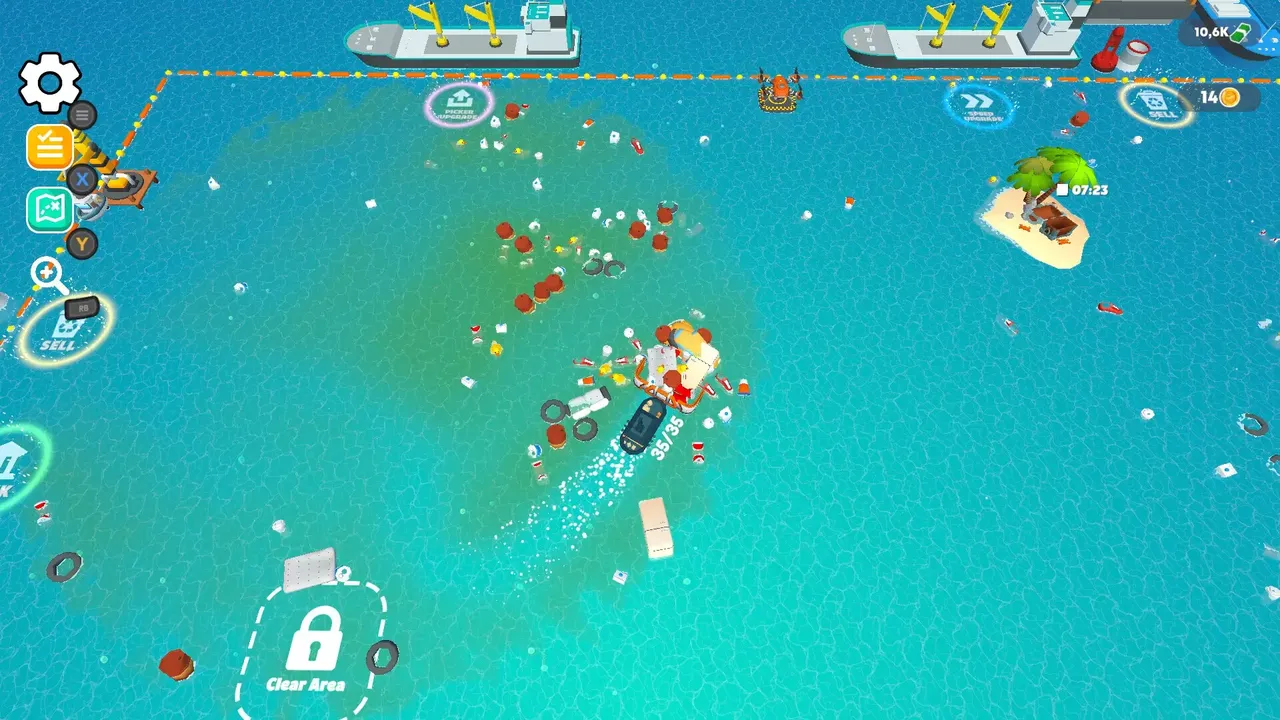Click the X gamepad button badge
Screen dimensions: 1280x720
(x=81, y=180)
